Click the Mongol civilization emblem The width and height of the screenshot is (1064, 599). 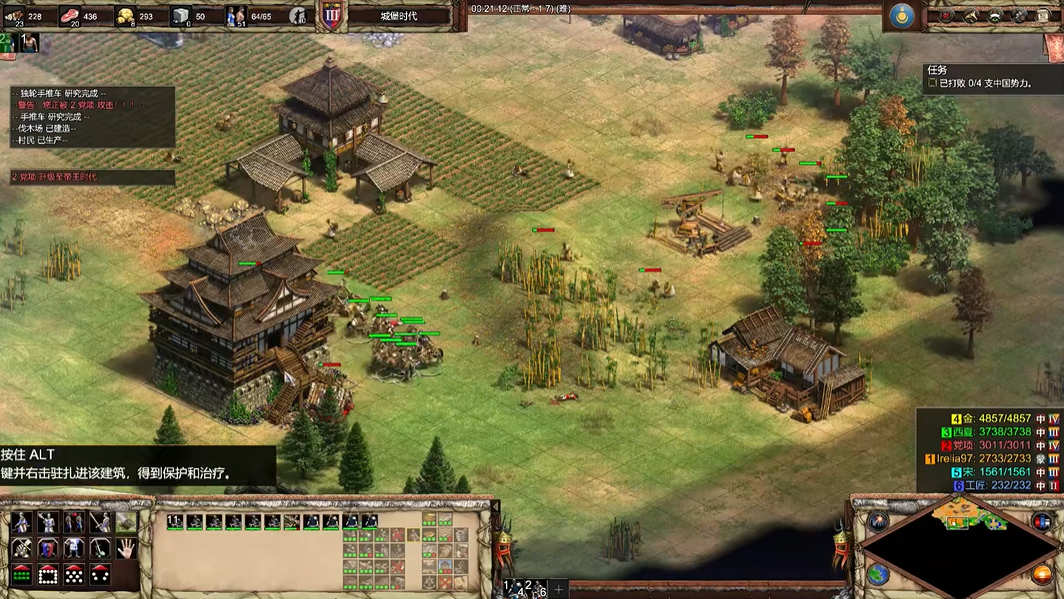click(902, 16)
